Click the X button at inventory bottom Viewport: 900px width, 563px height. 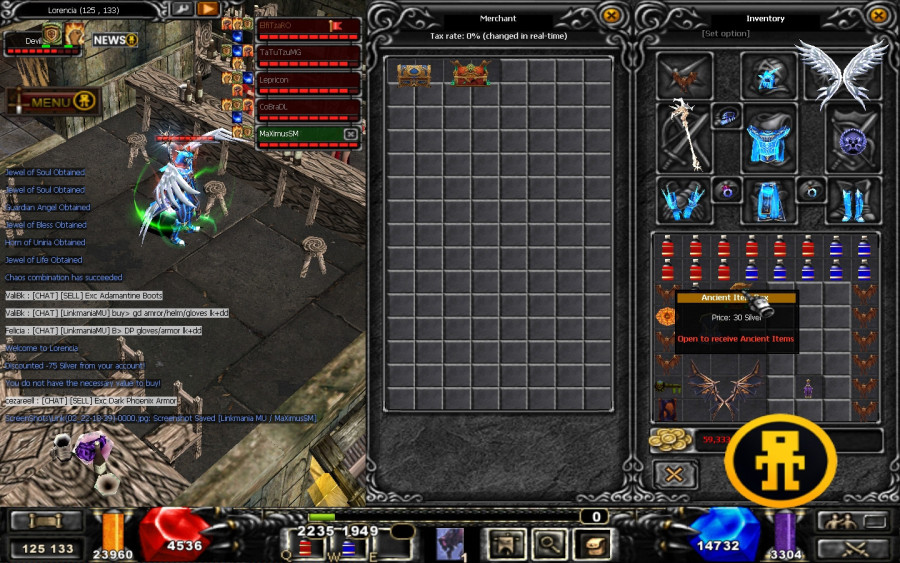(675, 473)
